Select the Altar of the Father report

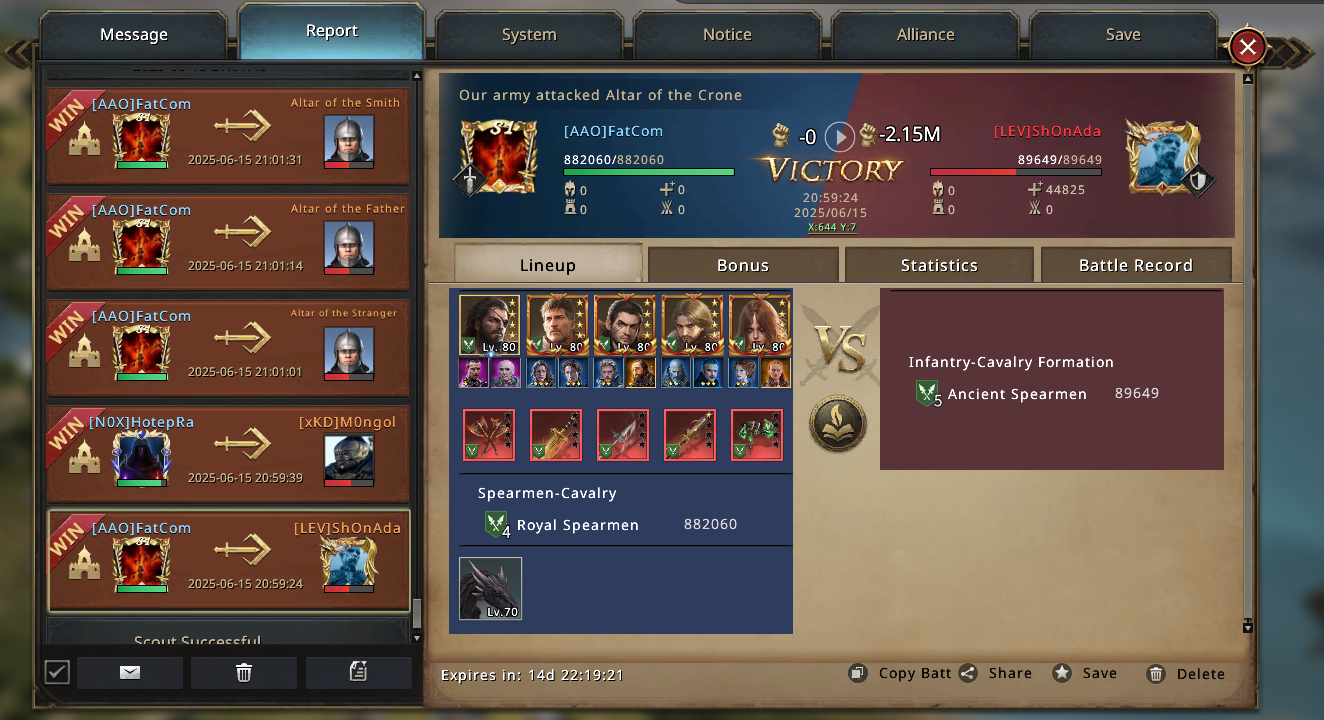pos(228,241)
